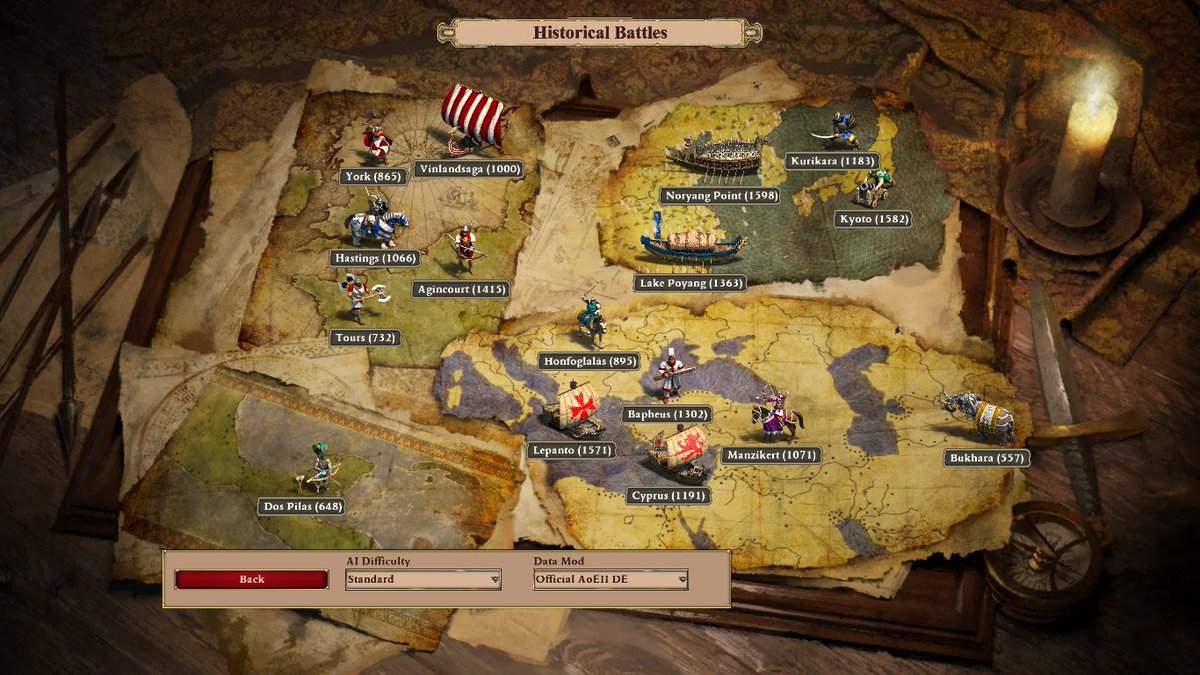Choose the Vinlandsaga (1000) scenario
This screenshot has height=675, width=1200.
pos(469,169)
